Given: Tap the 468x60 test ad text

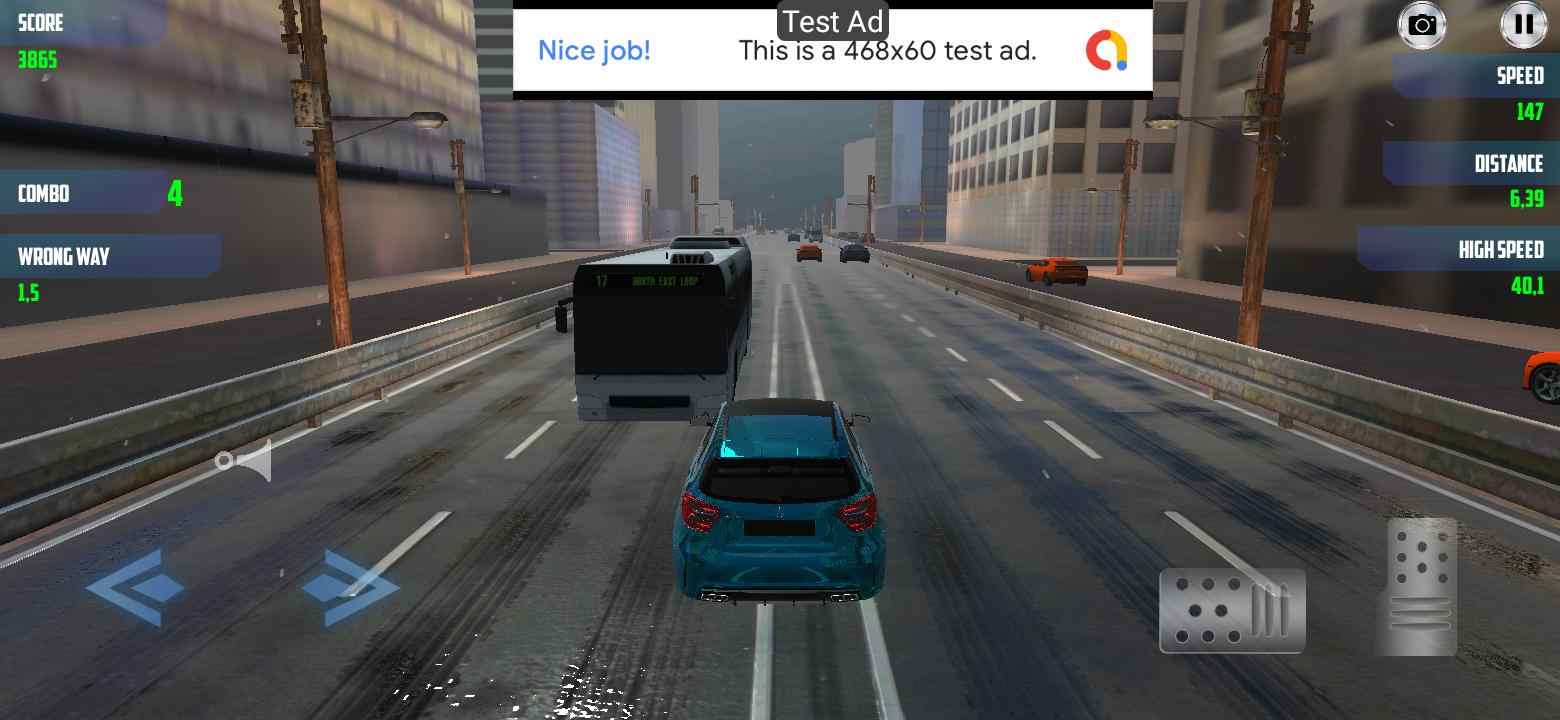Looking at the screenshot, I should tap(887, 51).
